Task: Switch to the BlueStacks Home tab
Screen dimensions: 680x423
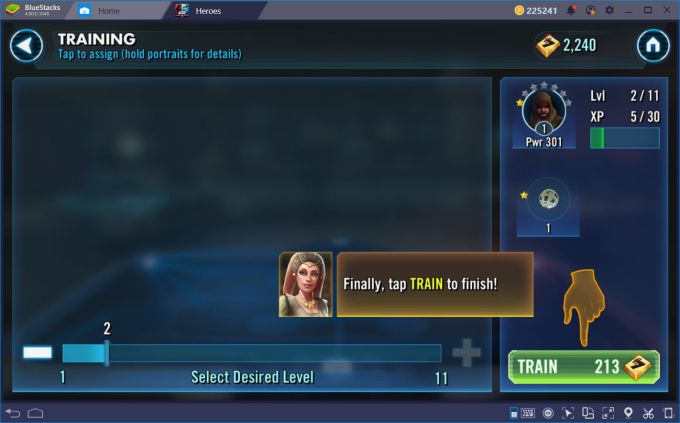Action: (108, 10)
